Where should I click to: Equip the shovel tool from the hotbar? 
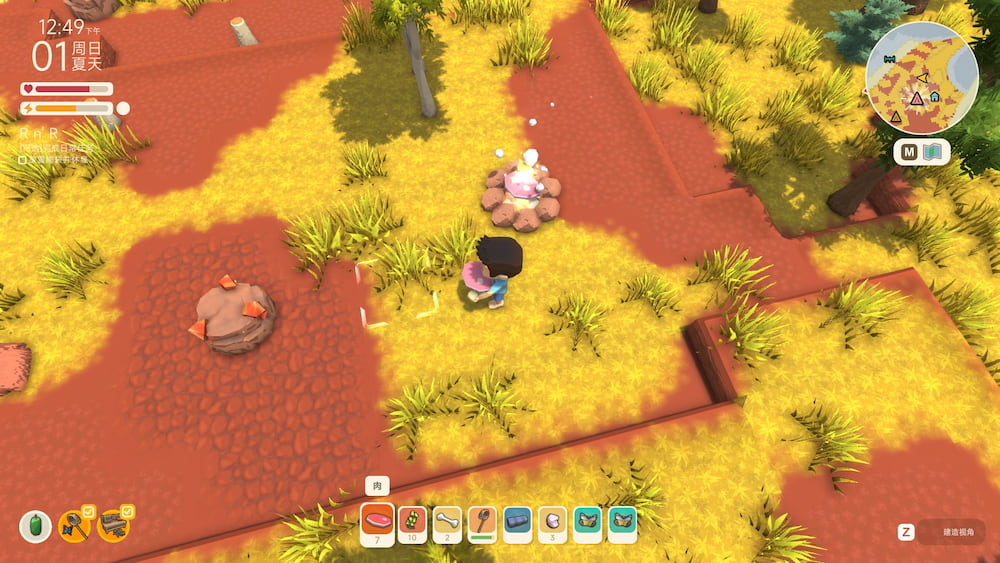click(x=482, y=523)
